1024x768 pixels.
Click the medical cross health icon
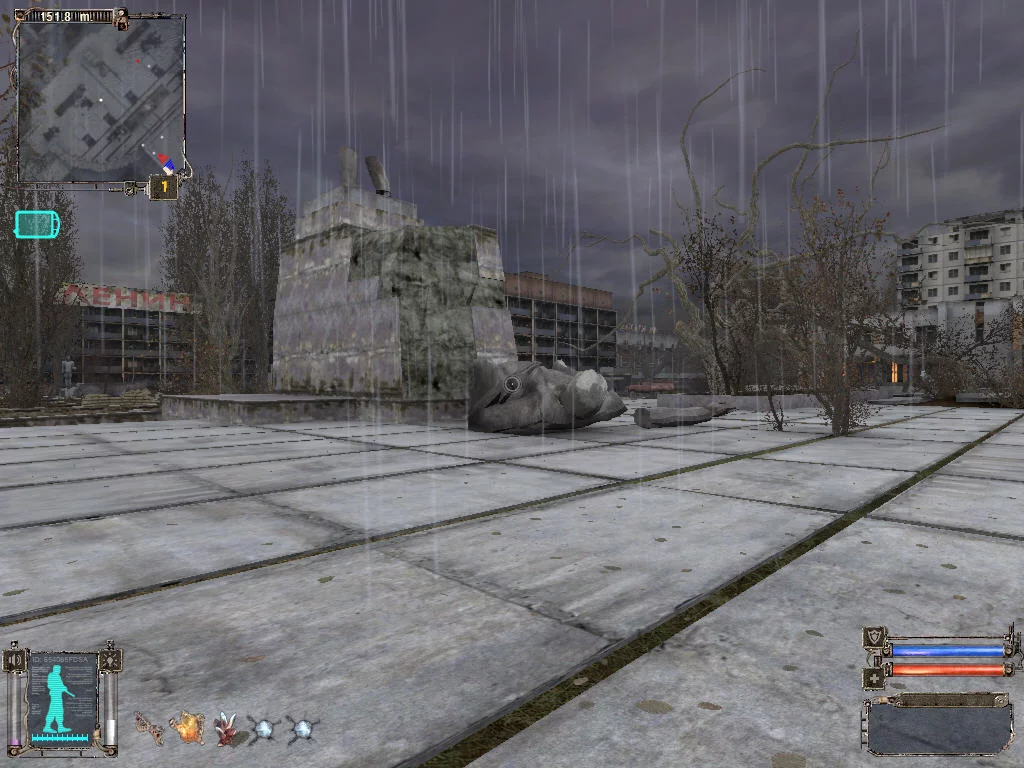tap(873, 677)
